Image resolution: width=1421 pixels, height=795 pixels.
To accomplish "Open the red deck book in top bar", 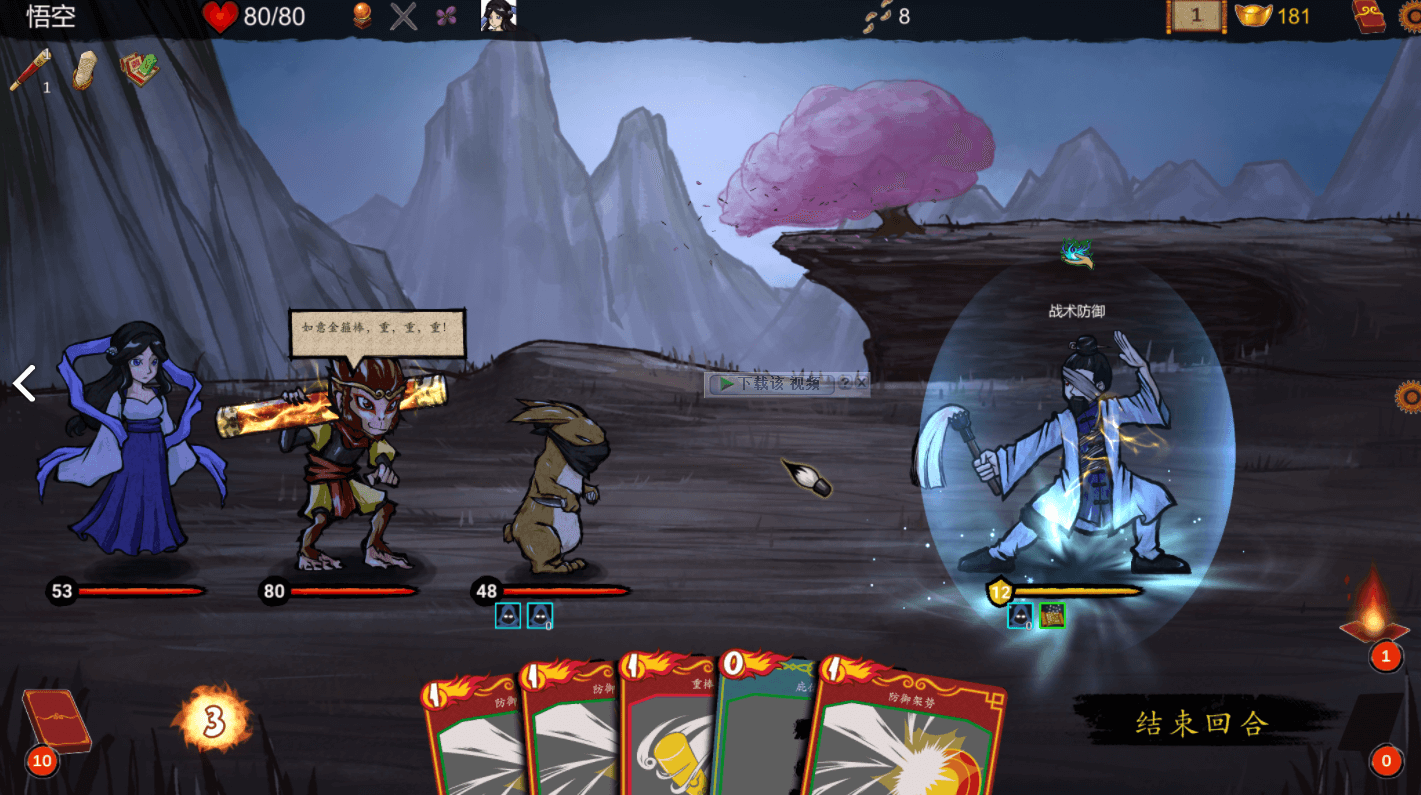I will (1369, 16).
